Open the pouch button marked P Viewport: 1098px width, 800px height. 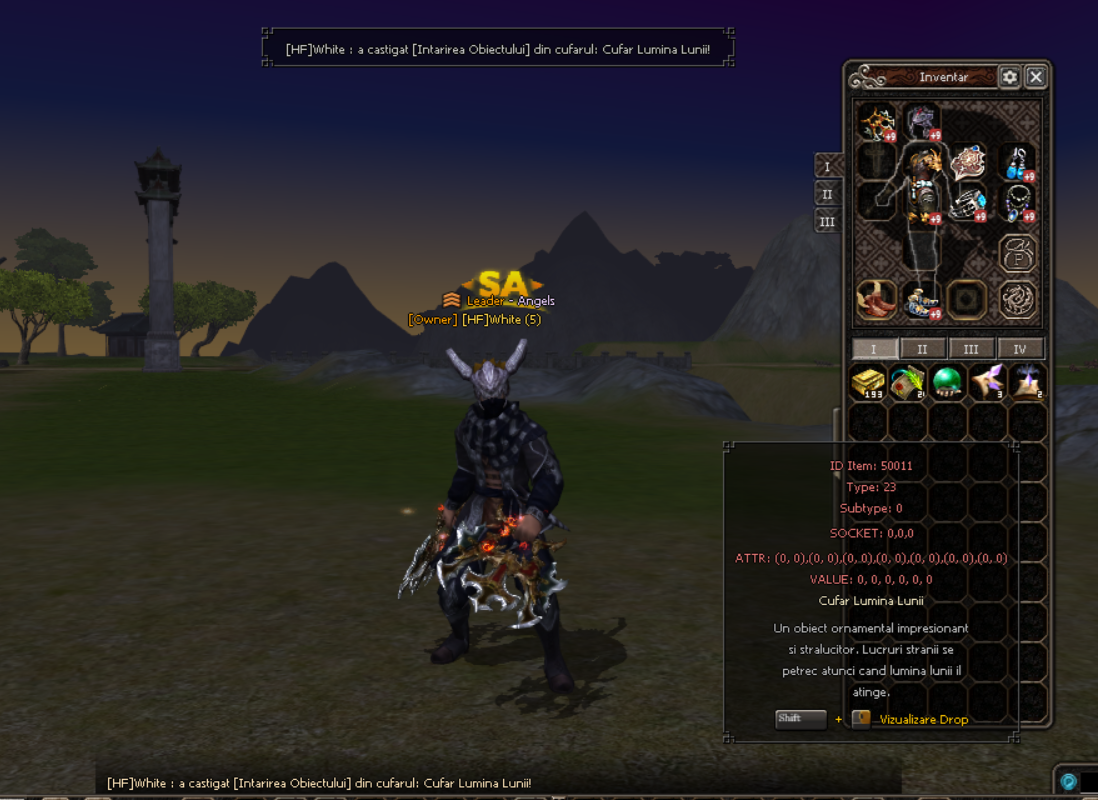1018,253
